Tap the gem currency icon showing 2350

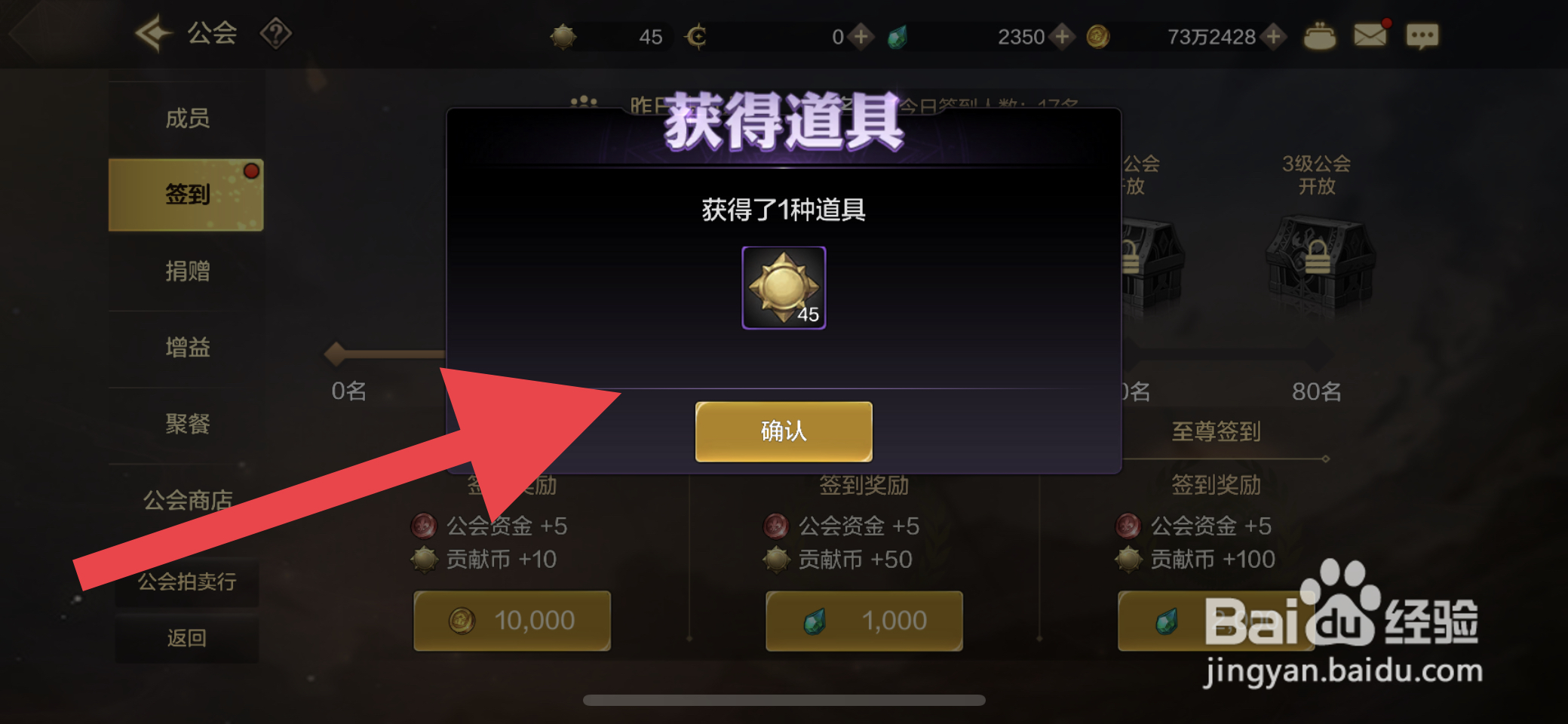(898, 35)
